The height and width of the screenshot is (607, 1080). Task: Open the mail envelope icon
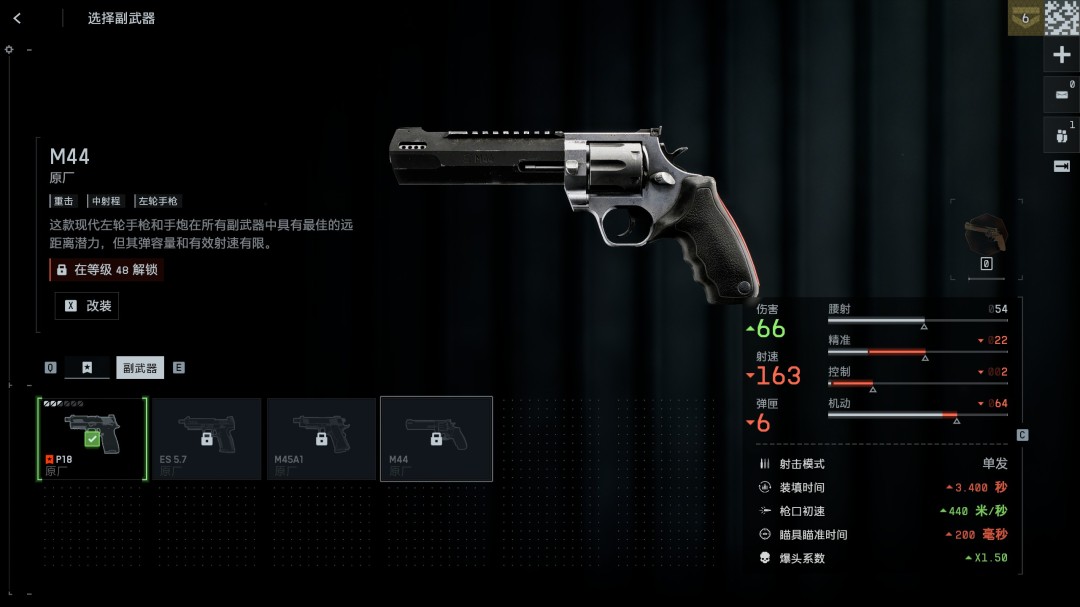(1062, 95)
